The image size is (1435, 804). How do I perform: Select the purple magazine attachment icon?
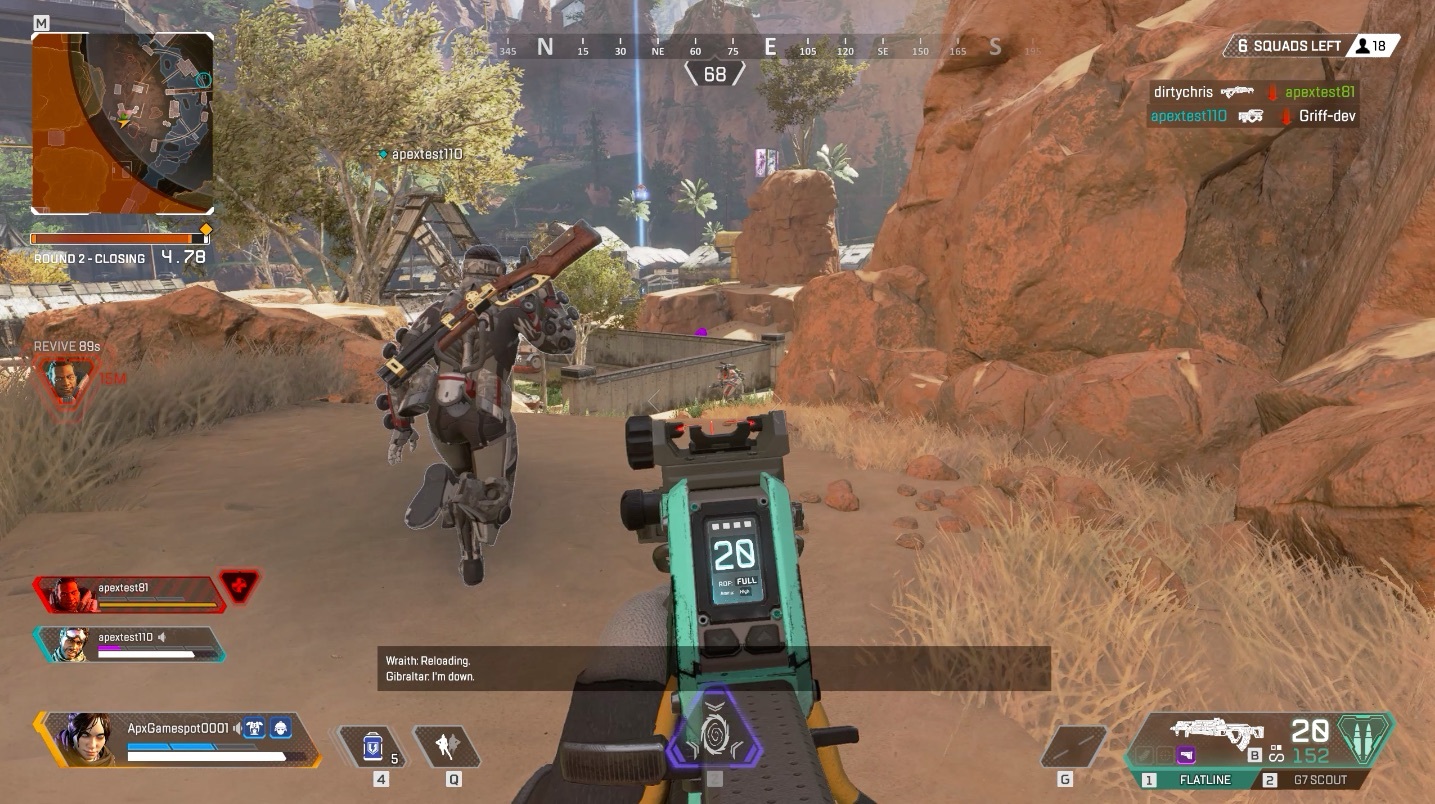tap(1185, 754)
